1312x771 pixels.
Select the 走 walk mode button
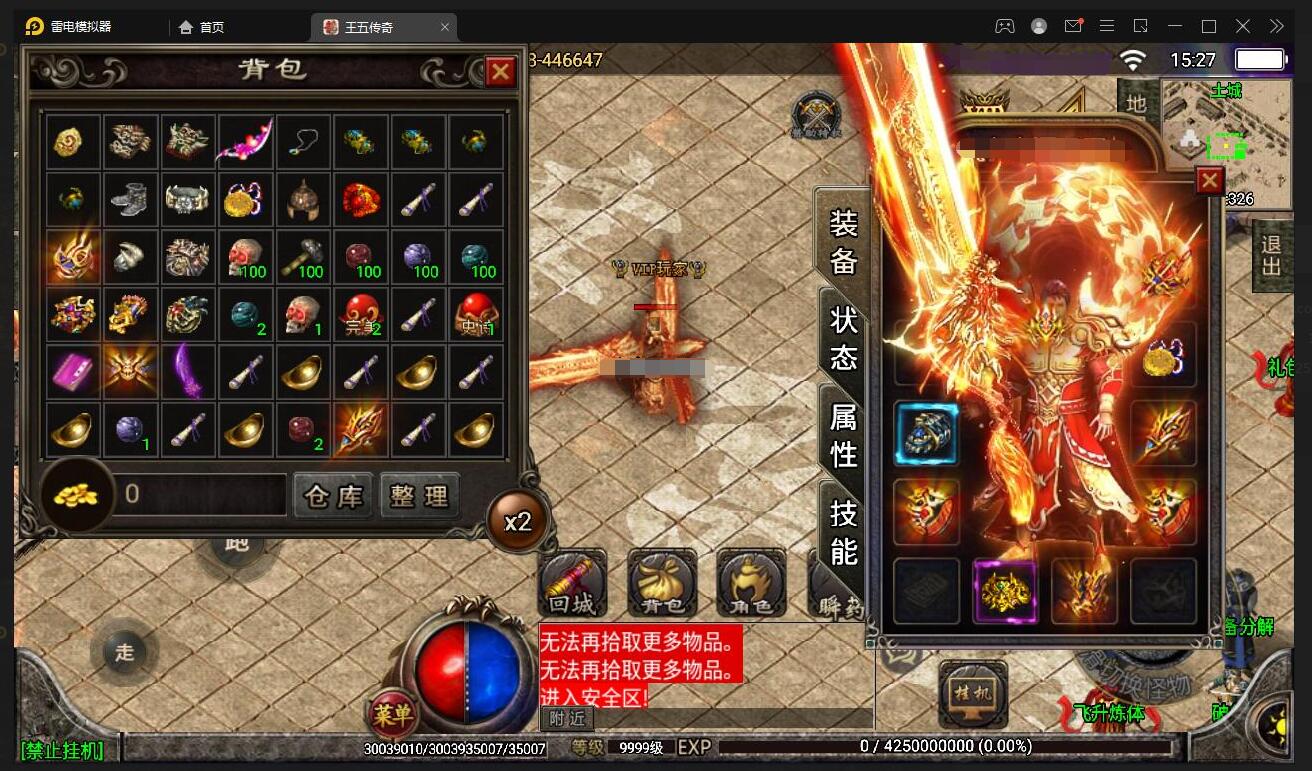124,652
